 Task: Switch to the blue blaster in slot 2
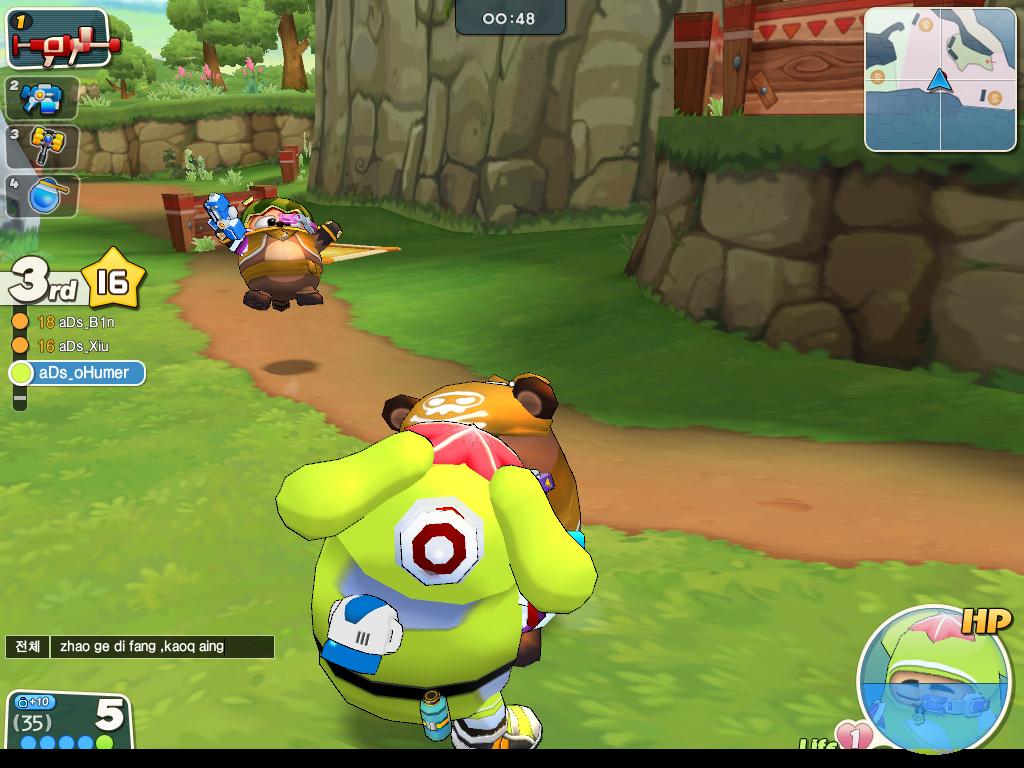click(x=43, y=98)
